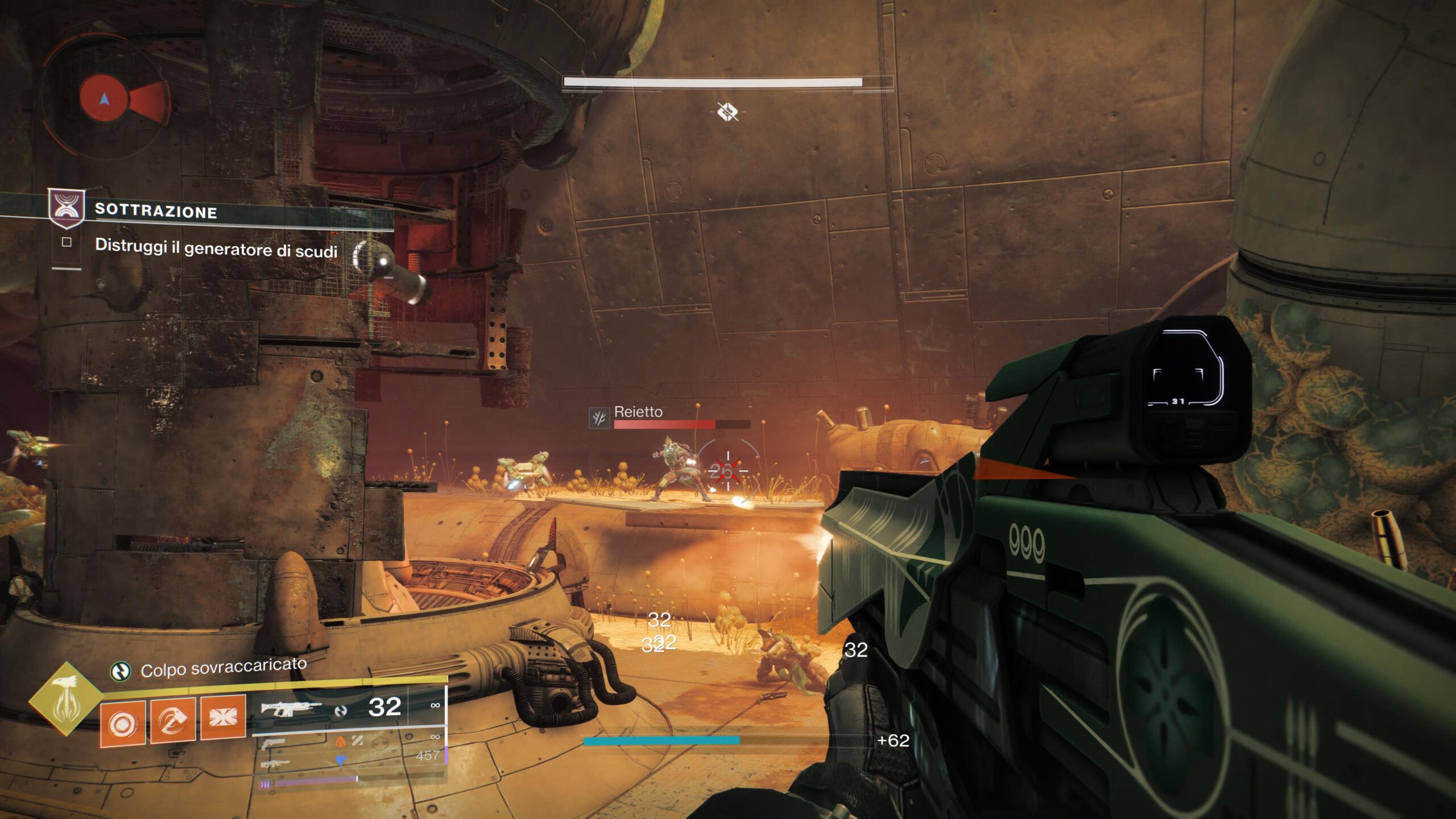Select the diamond objective marker under the boss bar
This screenshot has height=819, width=1456.
[x=727, y=111]
